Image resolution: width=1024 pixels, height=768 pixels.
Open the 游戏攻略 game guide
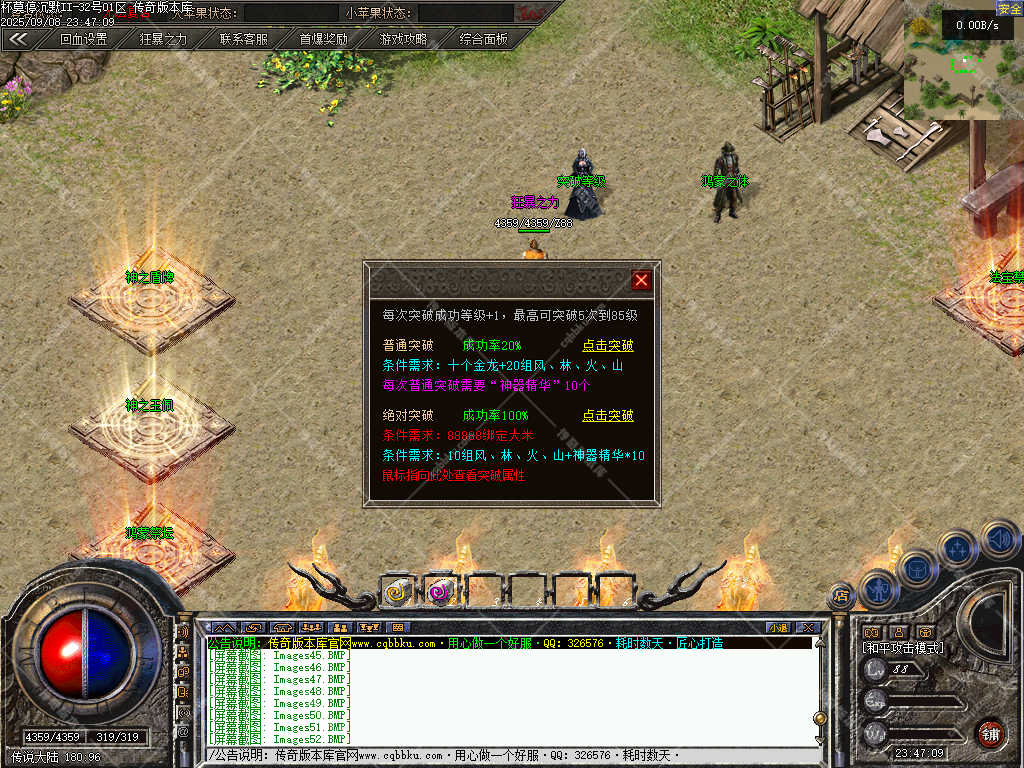tap(403, 39)
